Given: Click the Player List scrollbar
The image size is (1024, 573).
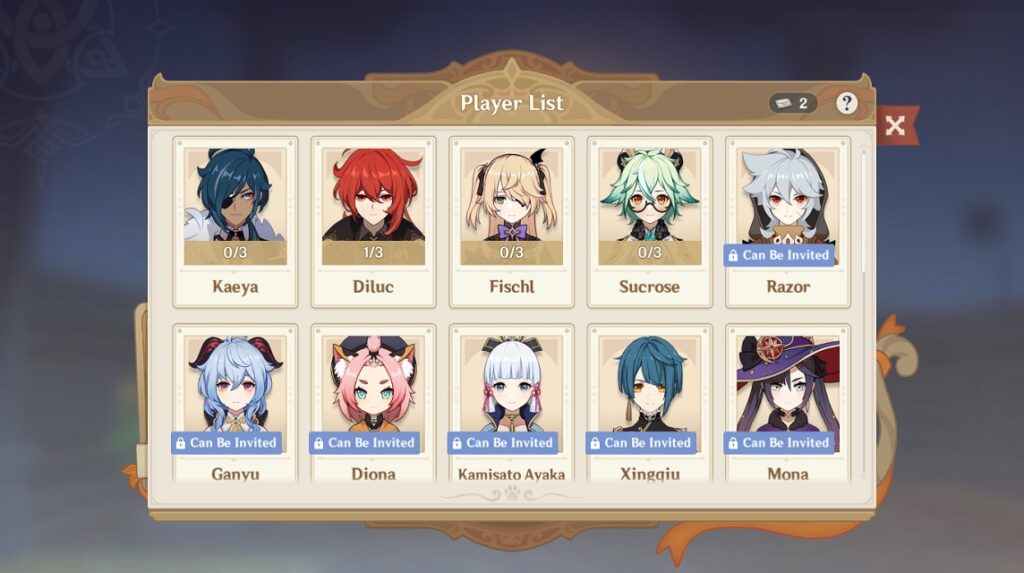Looking at the screenshot, I should click(865, 210).
